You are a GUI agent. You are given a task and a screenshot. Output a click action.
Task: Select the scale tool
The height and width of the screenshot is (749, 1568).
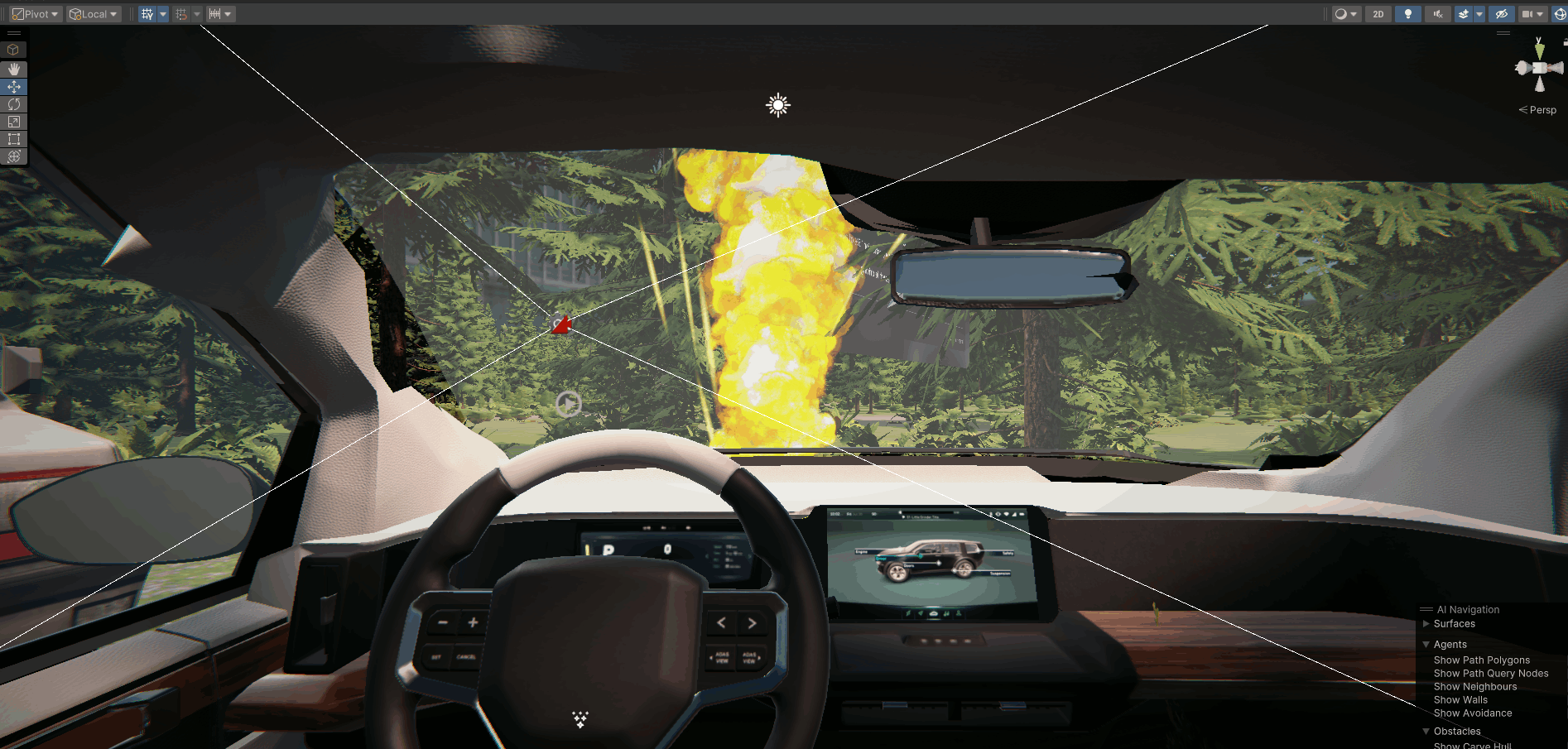(14, 122)
